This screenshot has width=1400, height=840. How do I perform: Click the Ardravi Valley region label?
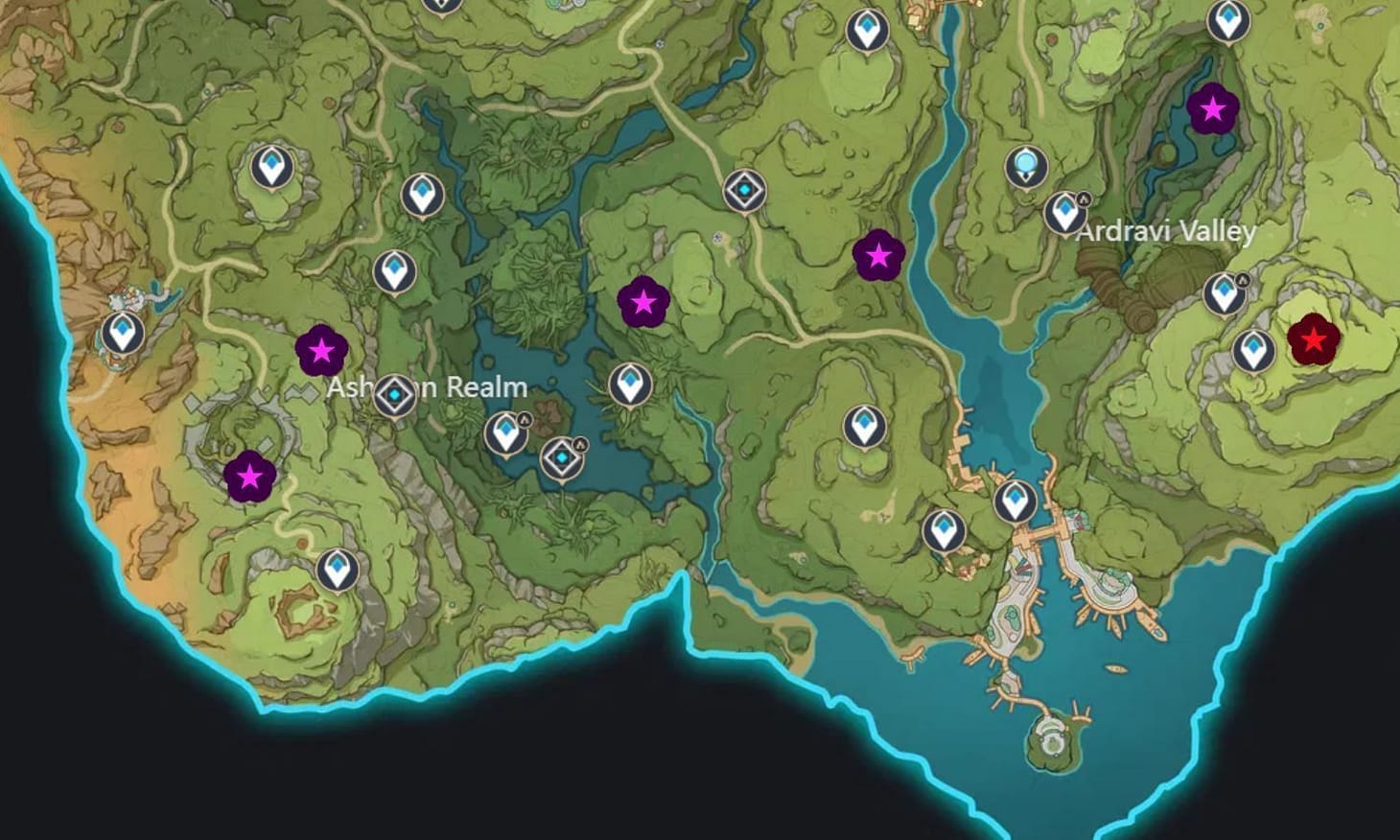click(1164, 232)
